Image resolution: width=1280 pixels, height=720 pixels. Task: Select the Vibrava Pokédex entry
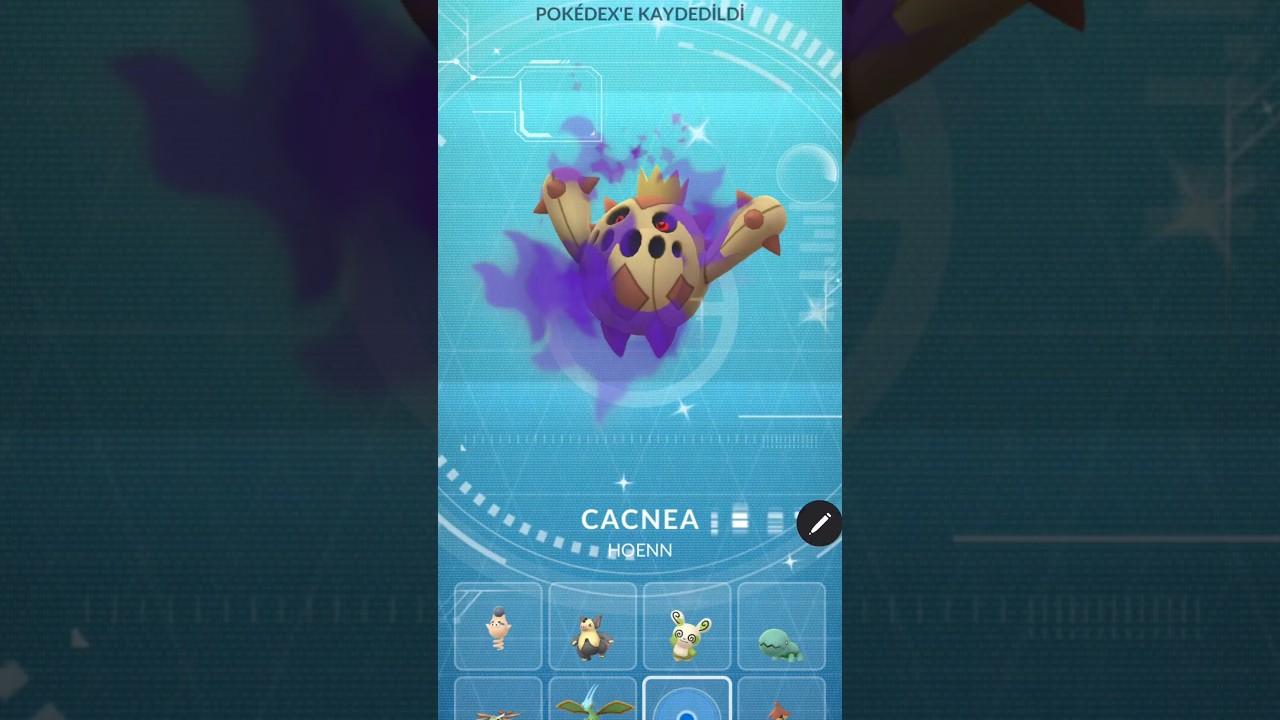(593, 705)
